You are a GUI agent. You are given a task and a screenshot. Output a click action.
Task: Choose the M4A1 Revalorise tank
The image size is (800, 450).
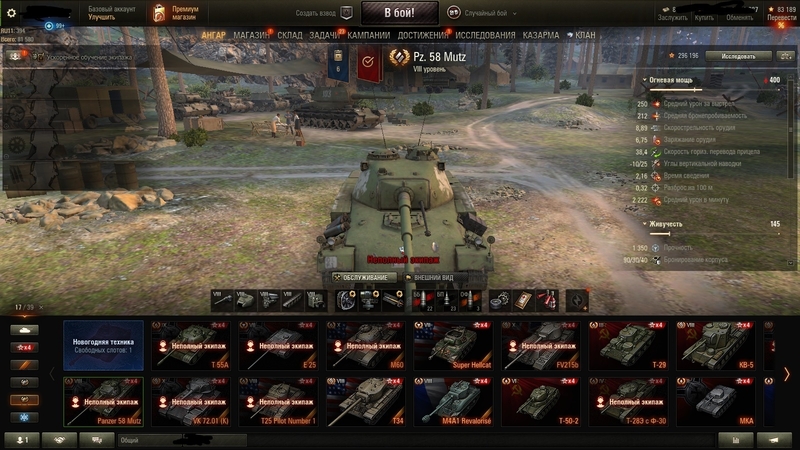[452, 400]
